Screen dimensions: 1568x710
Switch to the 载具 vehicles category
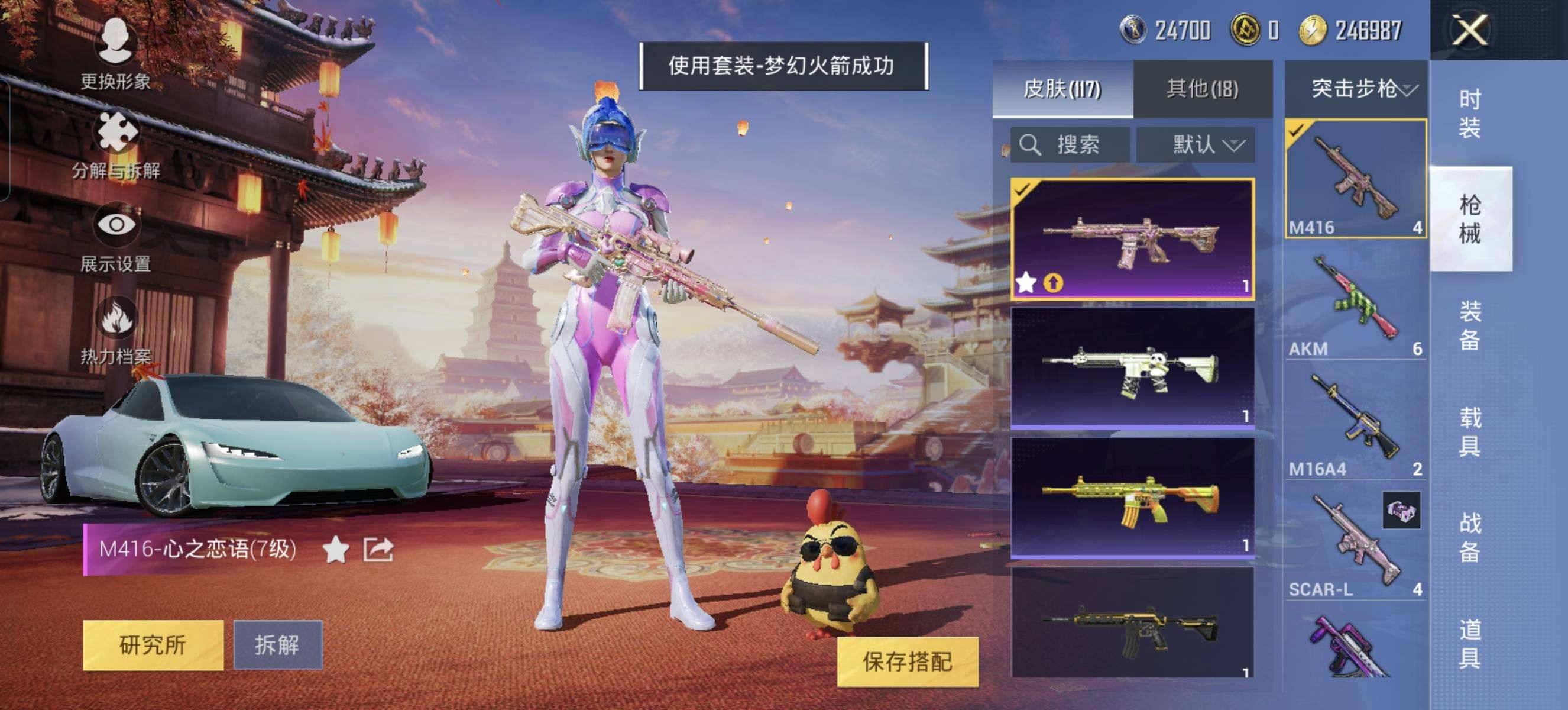tap(1469, 431)
